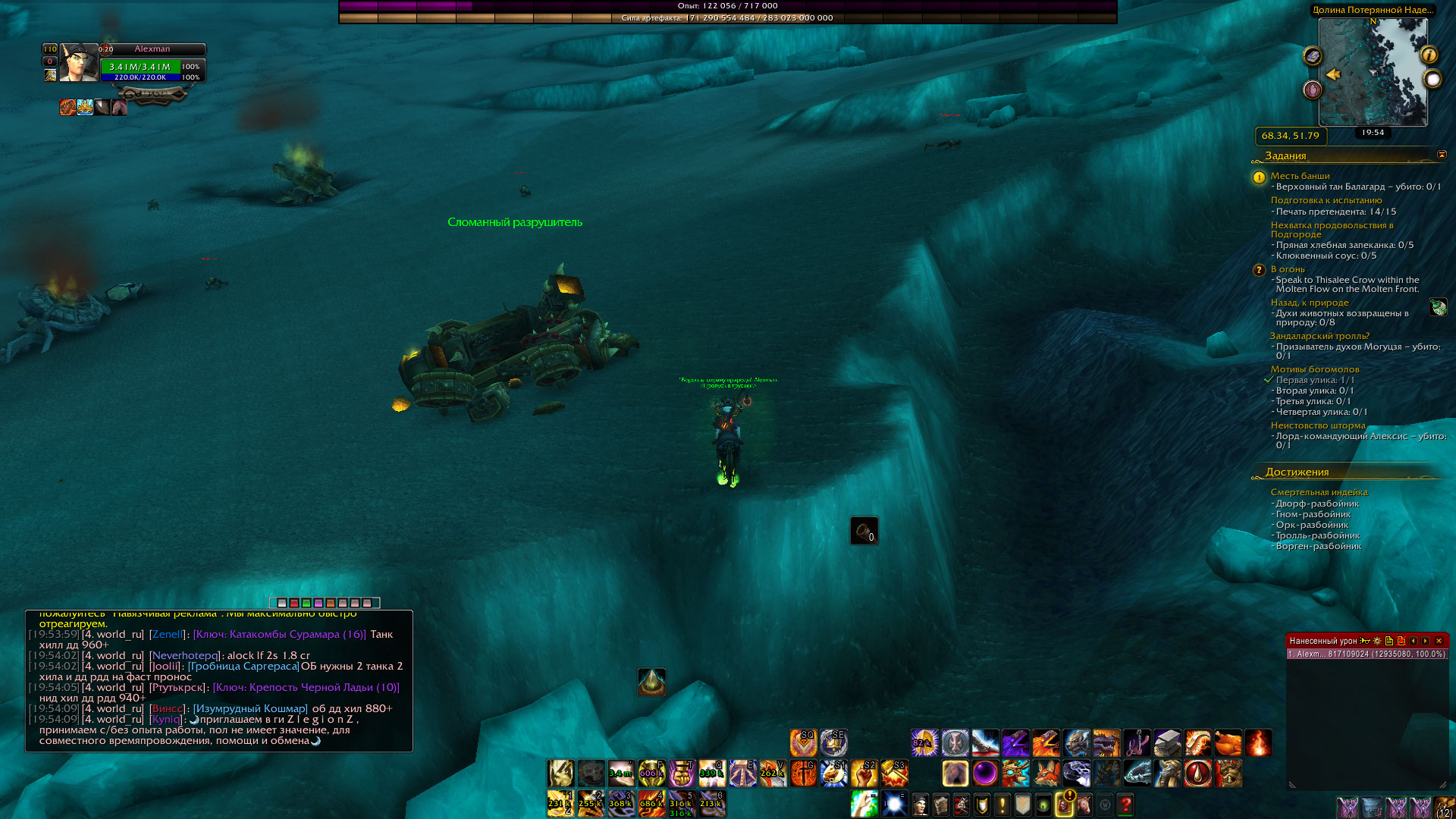Screen dimensions: 1456x819
Task: Click the damage meter announce horn icon
Action: click(1365, 641)
